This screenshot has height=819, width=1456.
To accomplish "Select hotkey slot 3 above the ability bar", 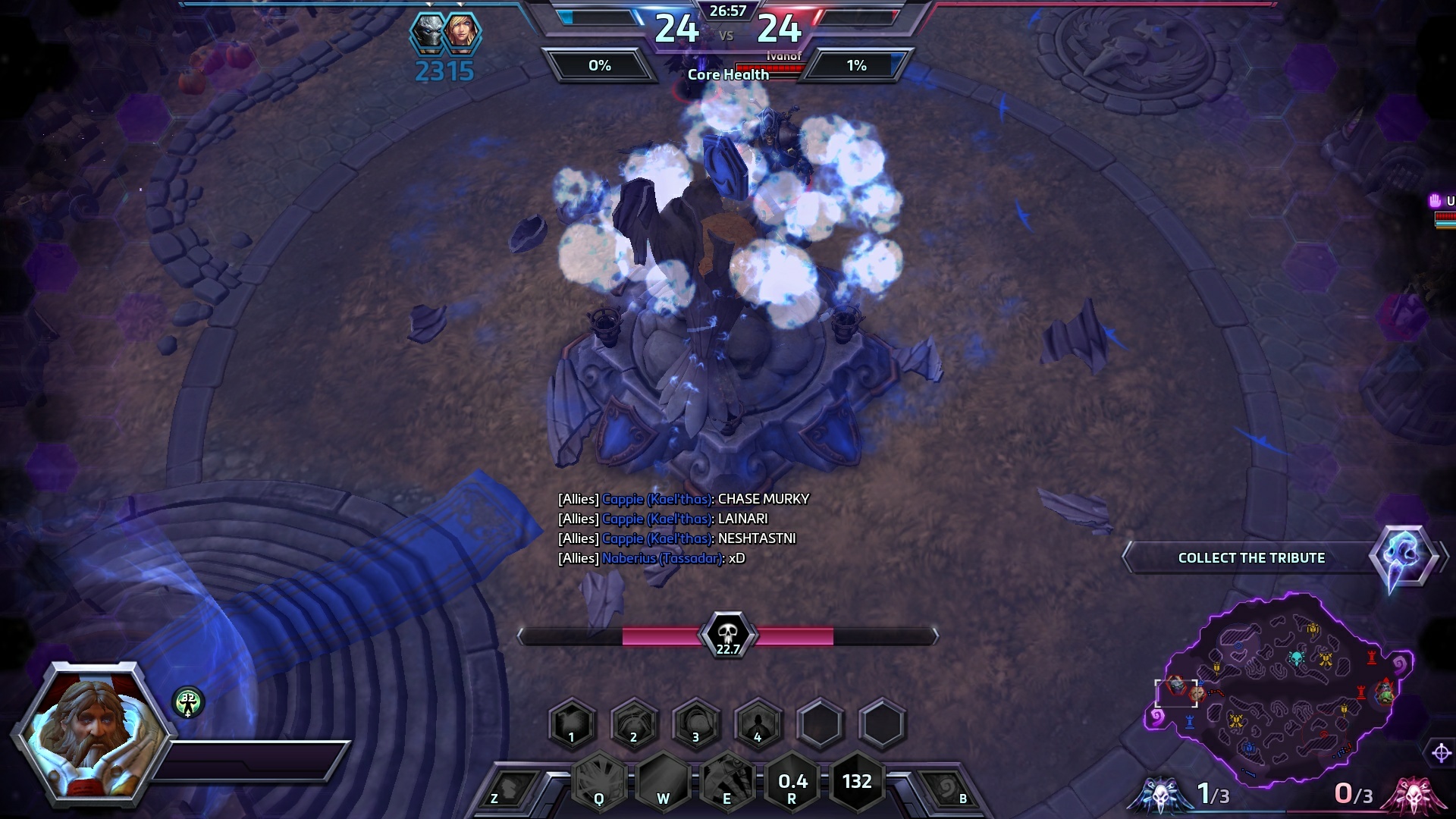I will click(696, 724).
